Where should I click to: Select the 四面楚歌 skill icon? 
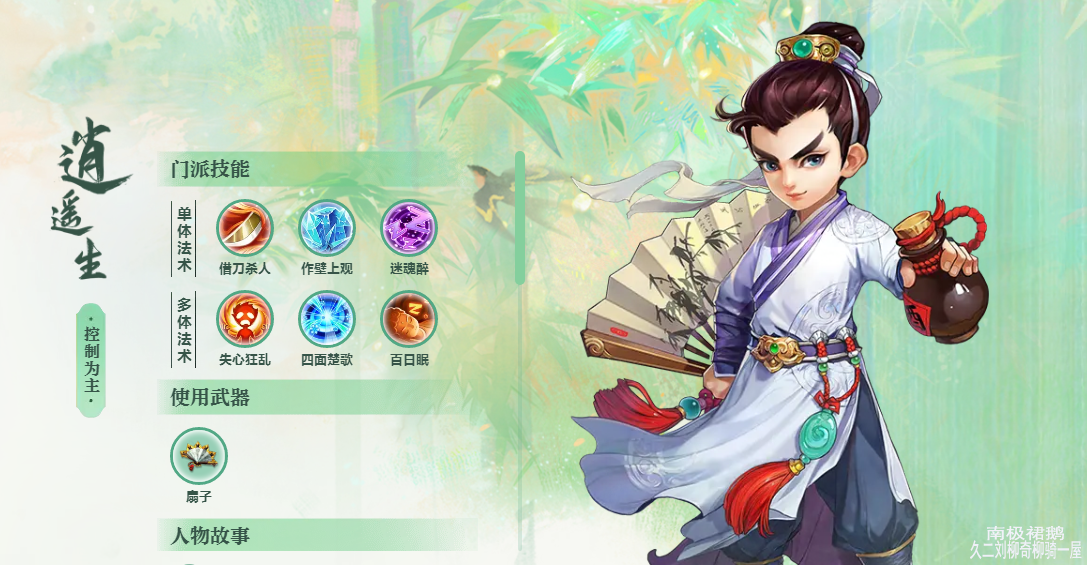click(x=327, y=319)
